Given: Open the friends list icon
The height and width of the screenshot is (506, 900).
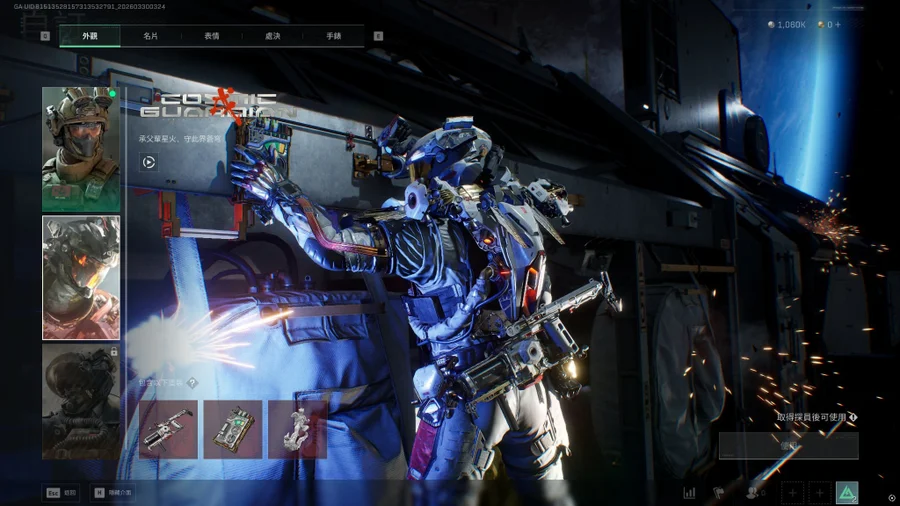Looking at the screenshot, I should (x=753, y=492).
